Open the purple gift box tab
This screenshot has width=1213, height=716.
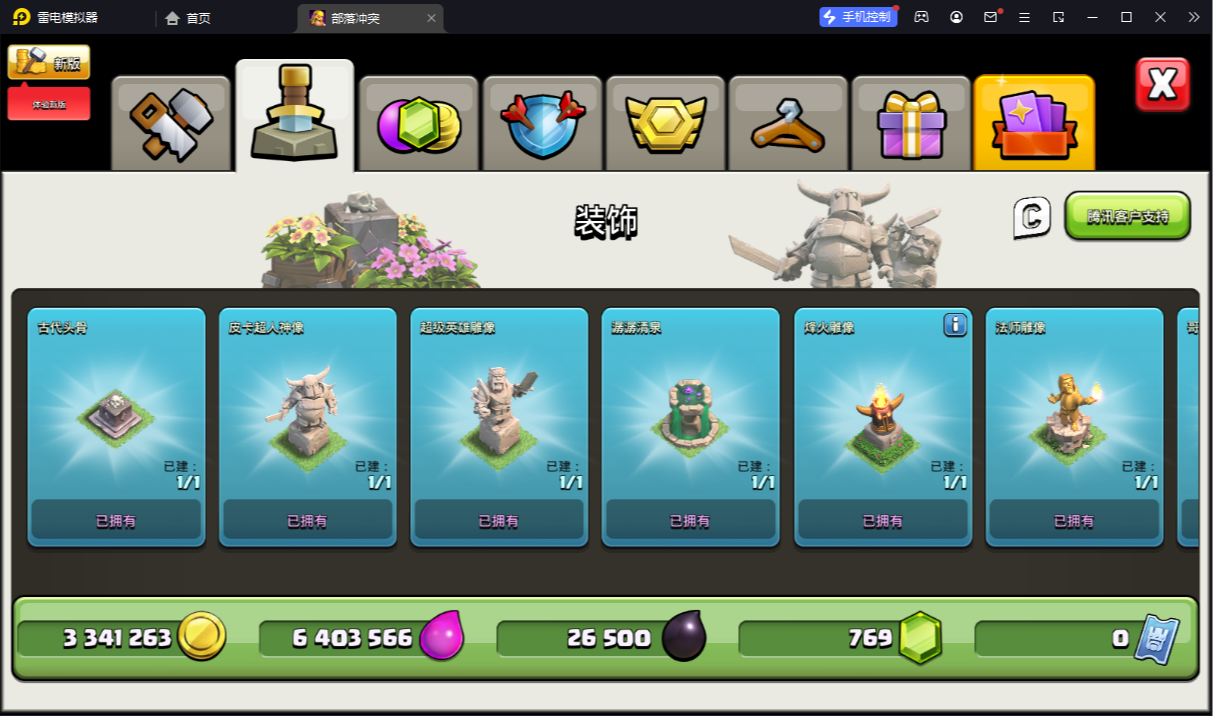click(910, 124)
